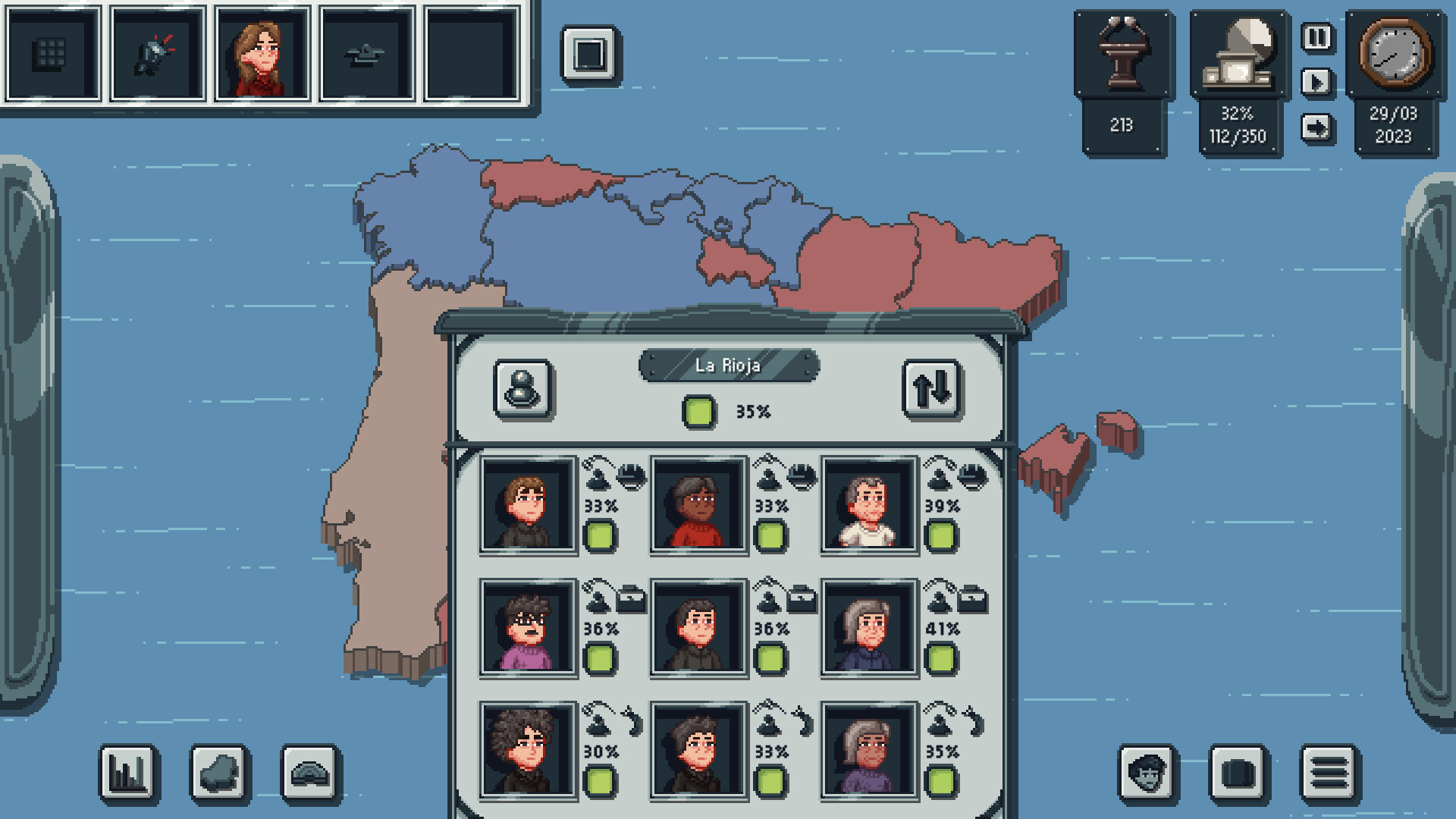Click the fast-forward arrow button

point(1317,127)
